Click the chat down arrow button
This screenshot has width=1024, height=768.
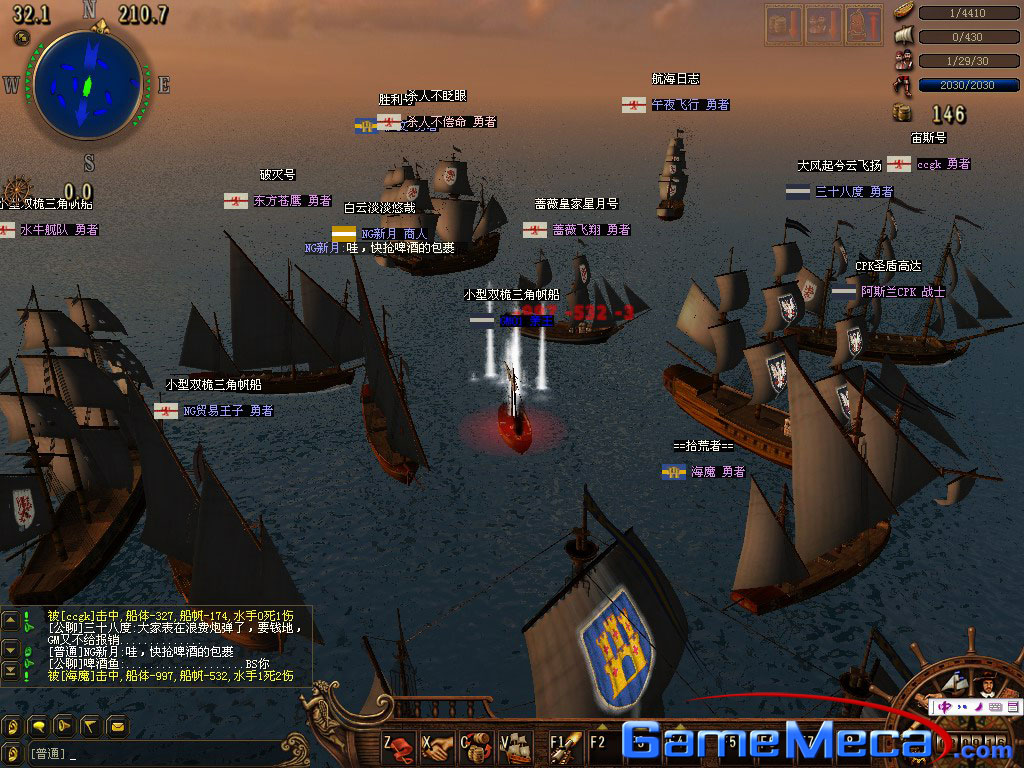pyautogui.click(x=11, y=649)
